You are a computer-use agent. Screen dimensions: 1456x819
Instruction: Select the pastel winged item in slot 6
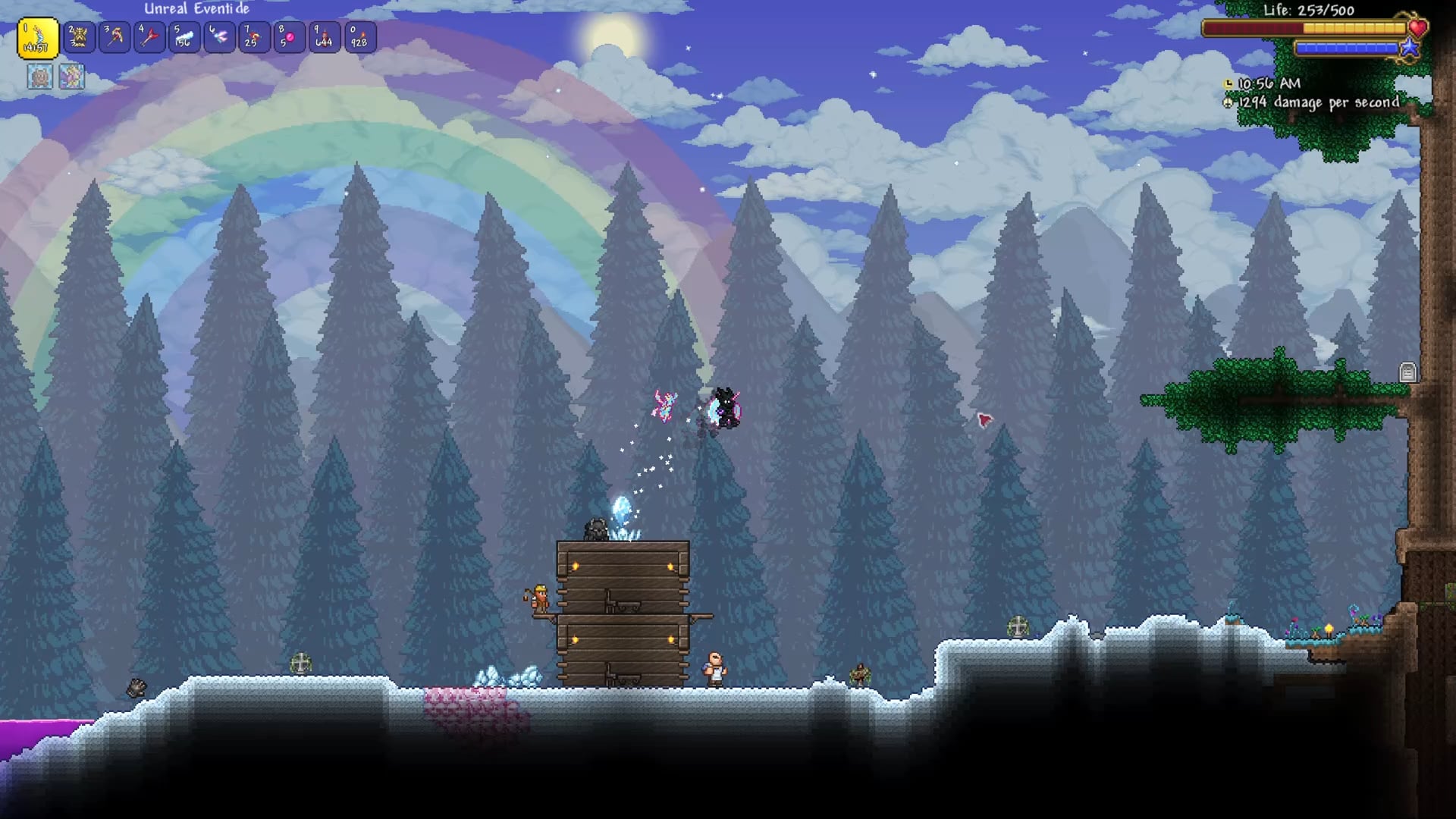pyautogui.click(x=219, y=37)
